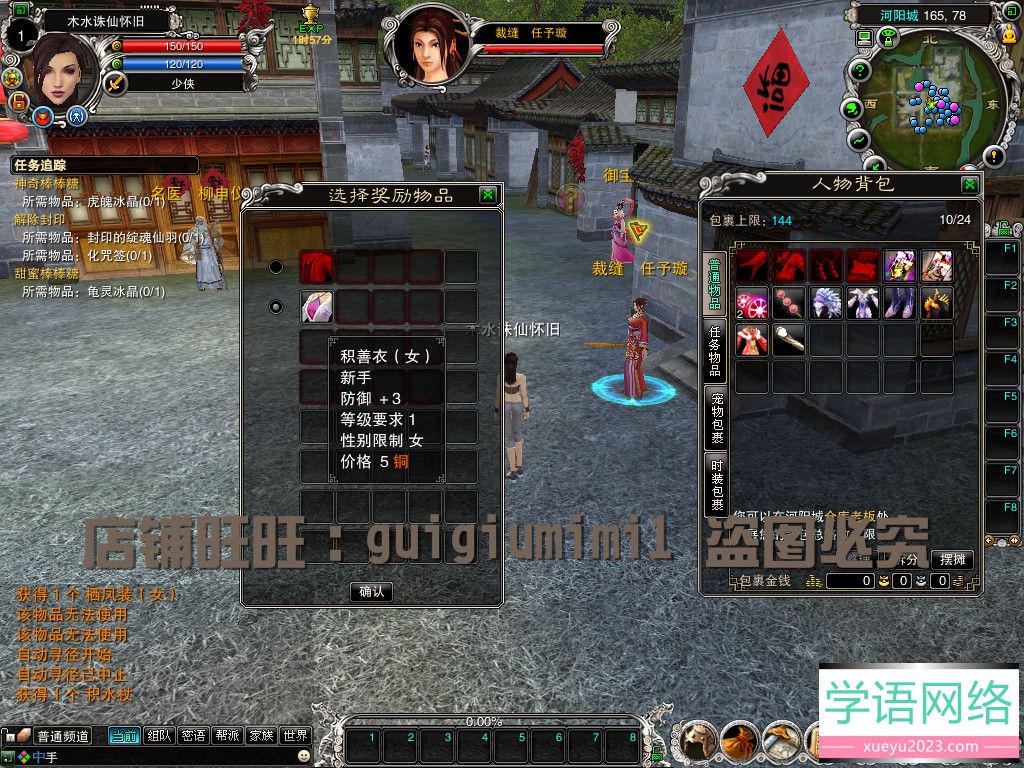Select the 普通物品 bag tab
The width and height of the screenshot is (1024, 768).
716,282
